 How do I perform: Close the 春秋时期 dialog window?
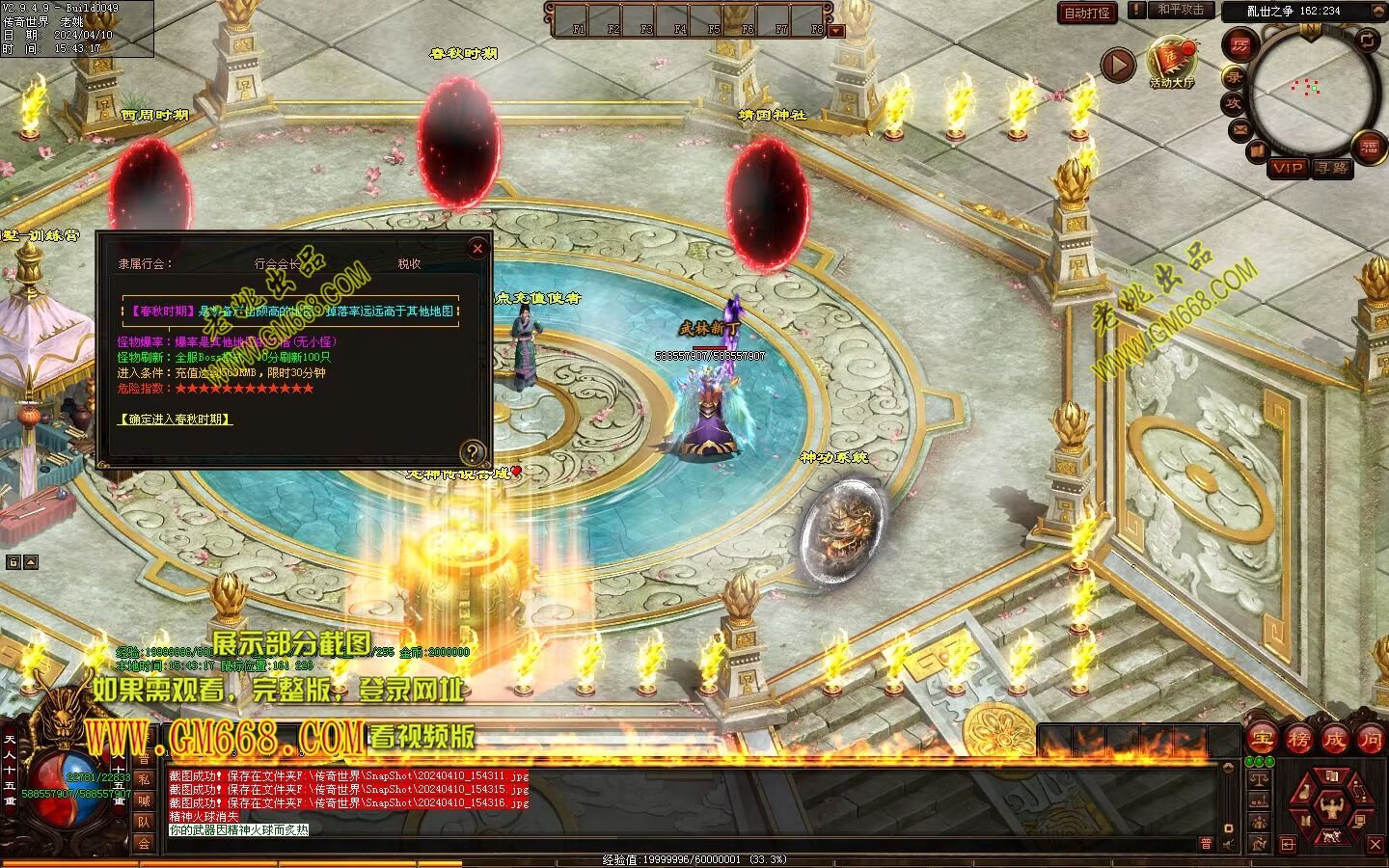477,249
